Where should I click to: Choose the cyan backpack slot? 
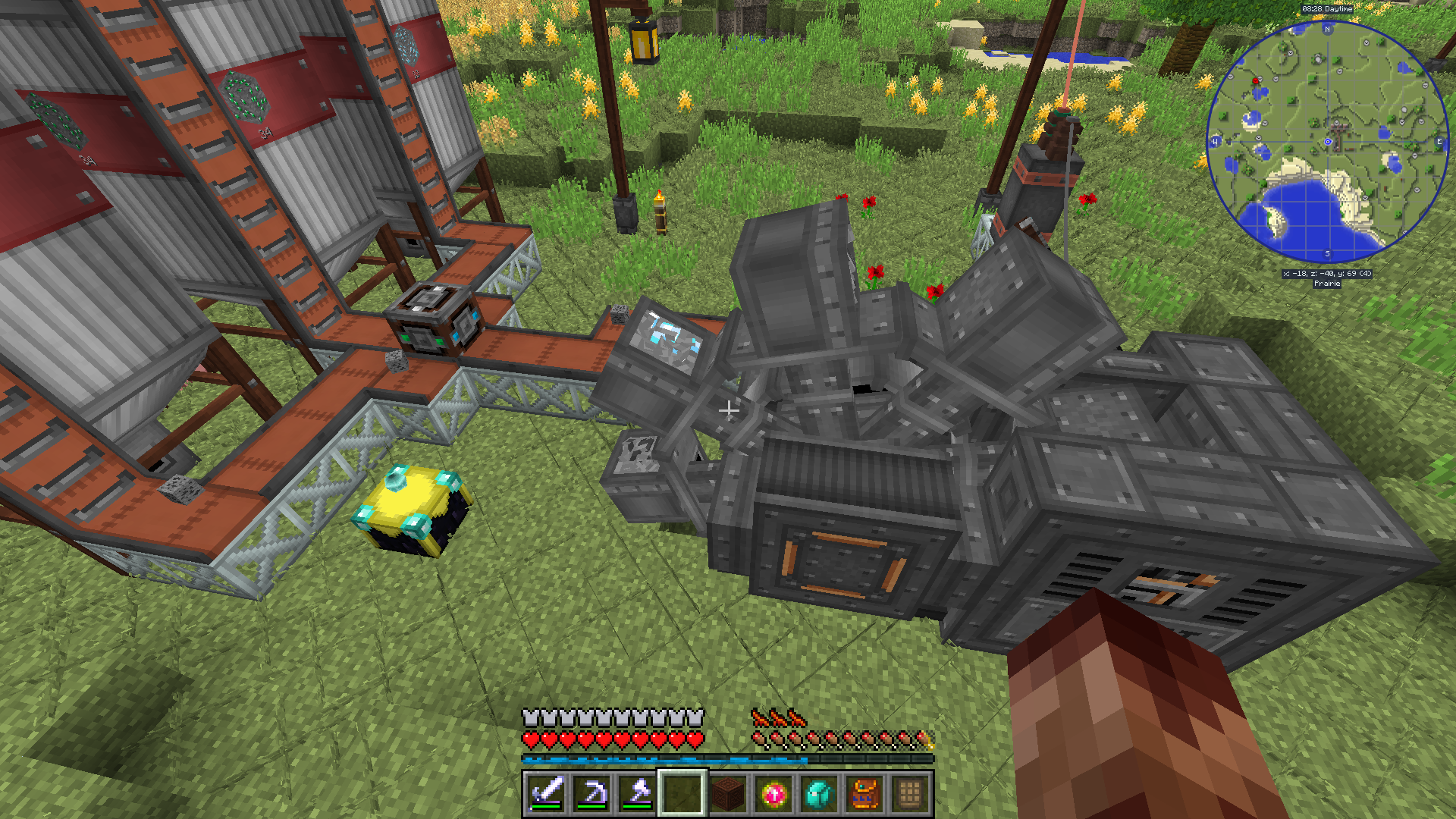point(819,794)
